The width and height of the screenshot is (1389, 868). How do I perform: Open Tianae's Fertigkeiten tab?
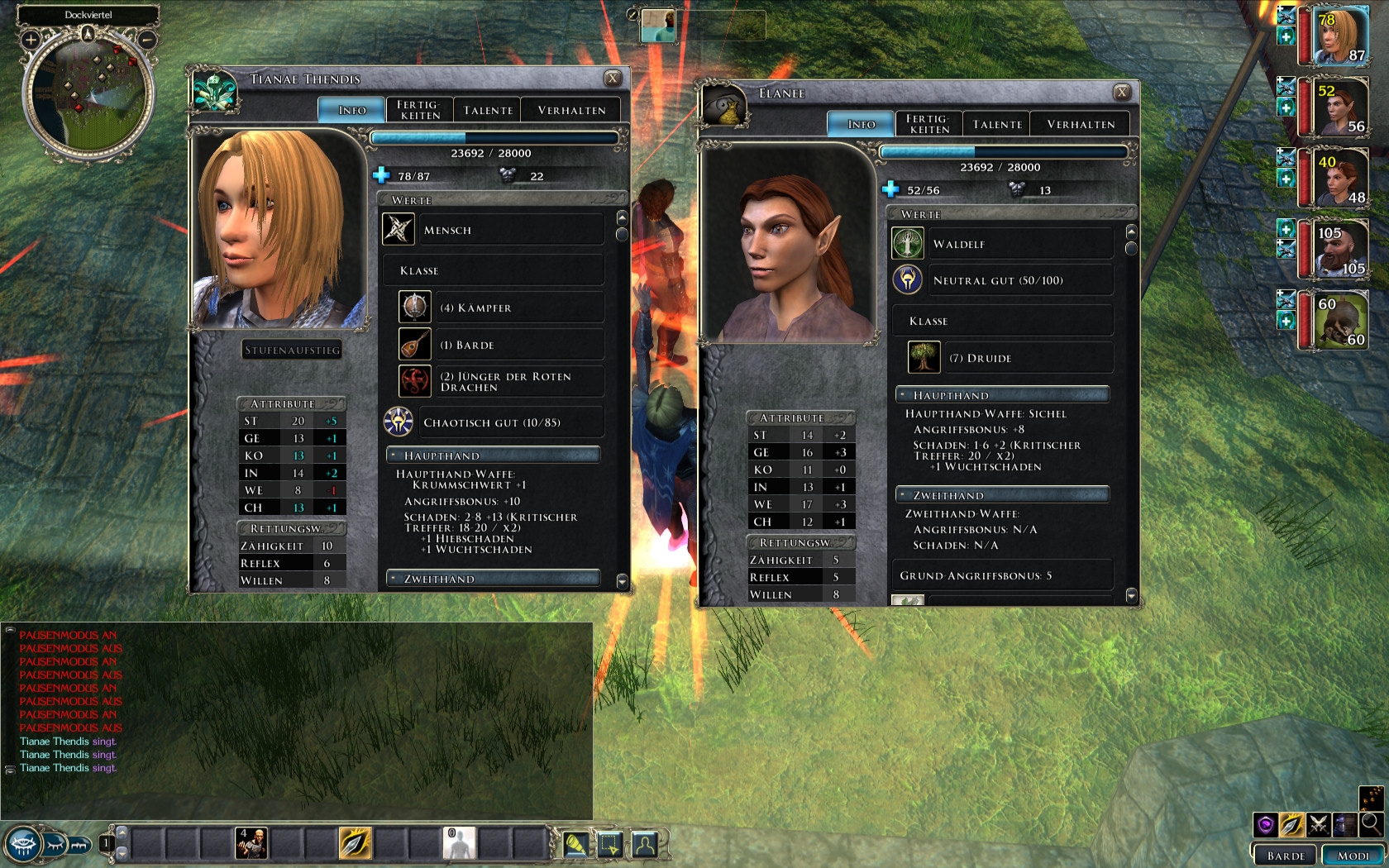[x=419, y=110]
